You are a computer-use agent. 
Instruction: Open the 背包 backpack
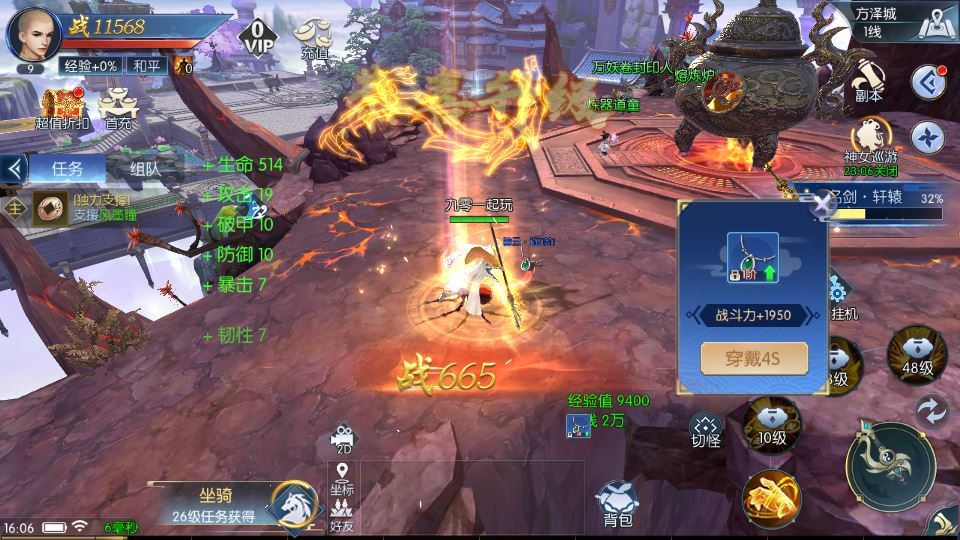pyautogui.click(x=617, y=500)
